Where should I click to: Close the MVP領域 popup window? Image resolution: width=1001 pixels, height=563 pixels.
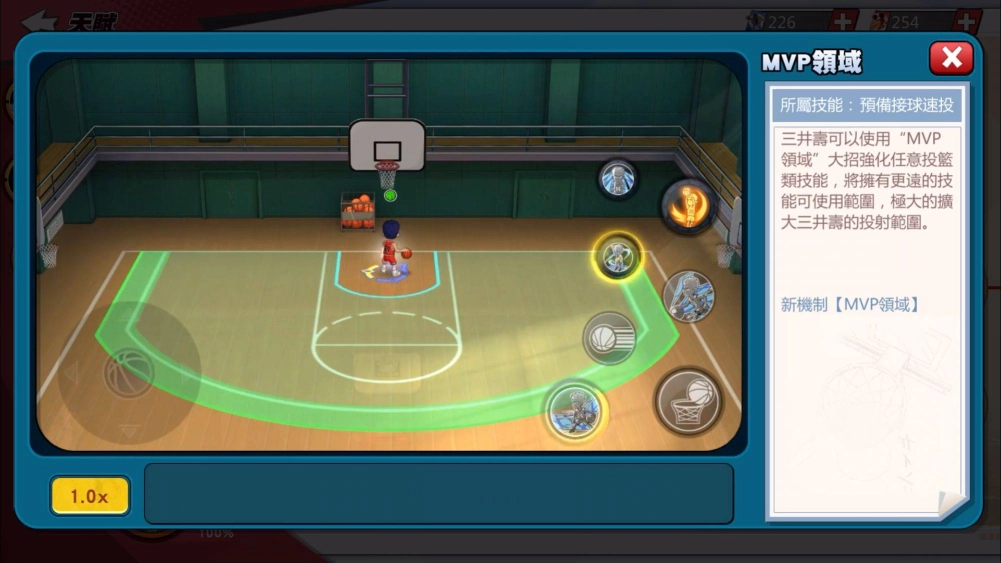coord(950,58)
